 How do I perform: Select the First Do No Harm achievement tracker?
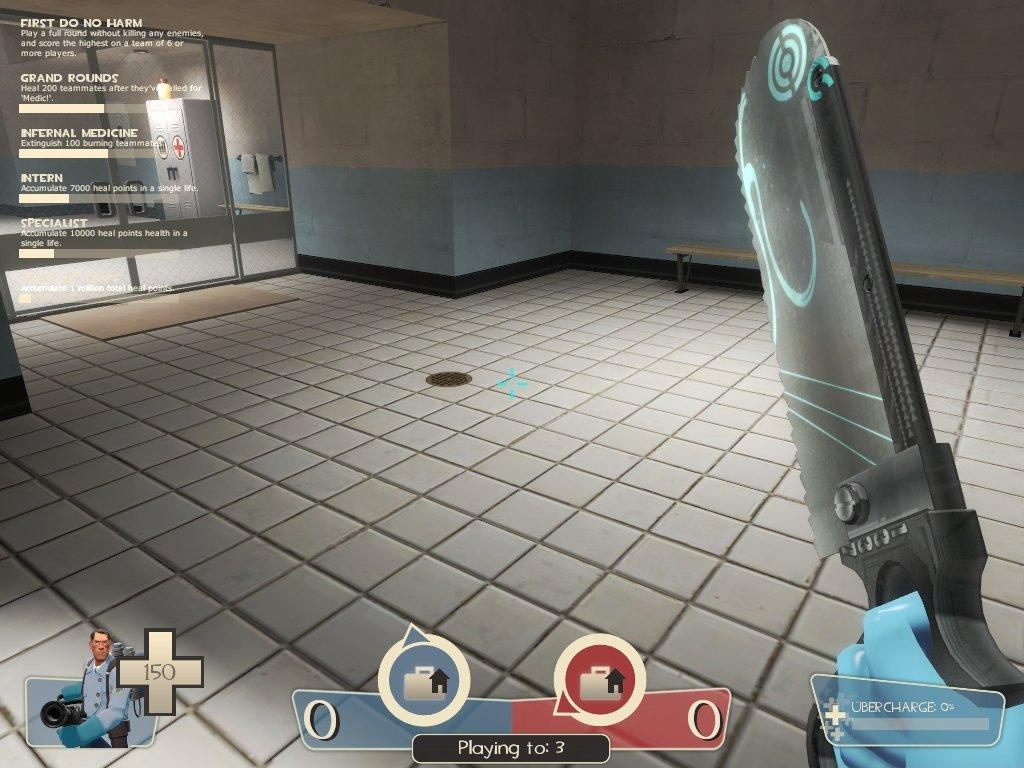(82, 23)
